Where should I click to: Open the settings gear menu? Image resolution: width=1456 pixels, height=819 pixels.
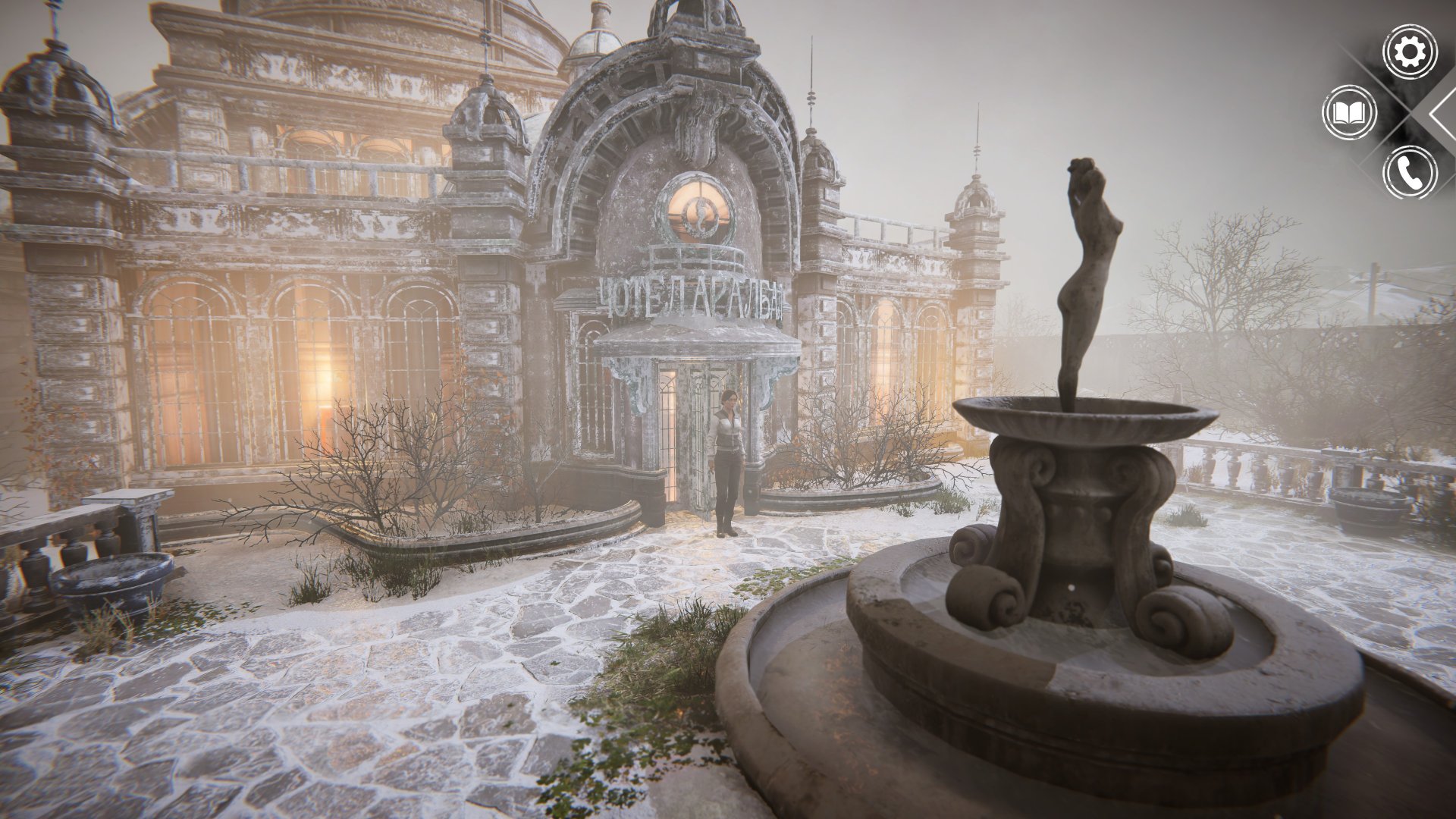click(1410, 52)
